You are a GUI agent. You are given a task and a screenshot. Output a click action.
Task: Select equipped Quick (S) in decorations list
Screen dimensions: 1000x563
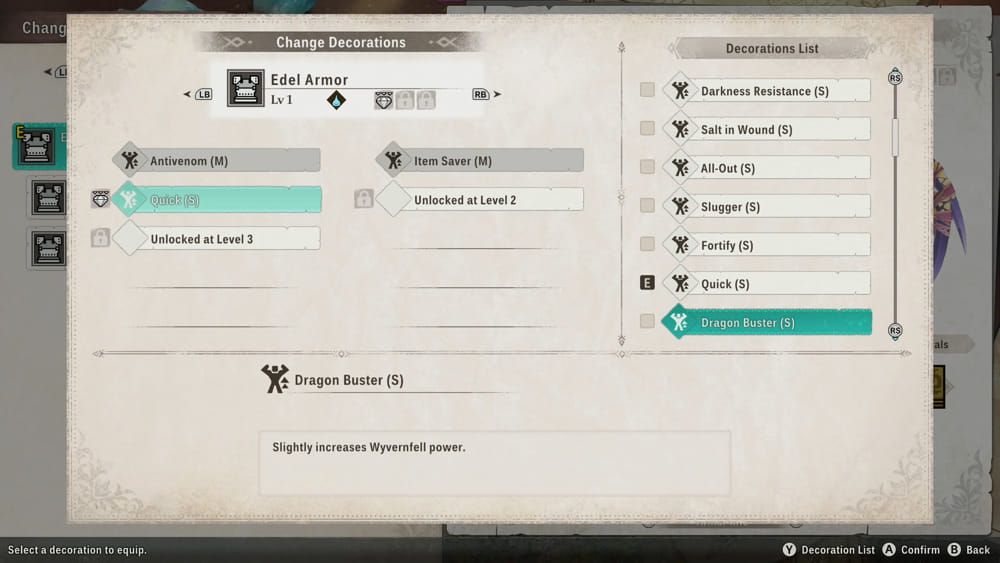click(765, 284)
